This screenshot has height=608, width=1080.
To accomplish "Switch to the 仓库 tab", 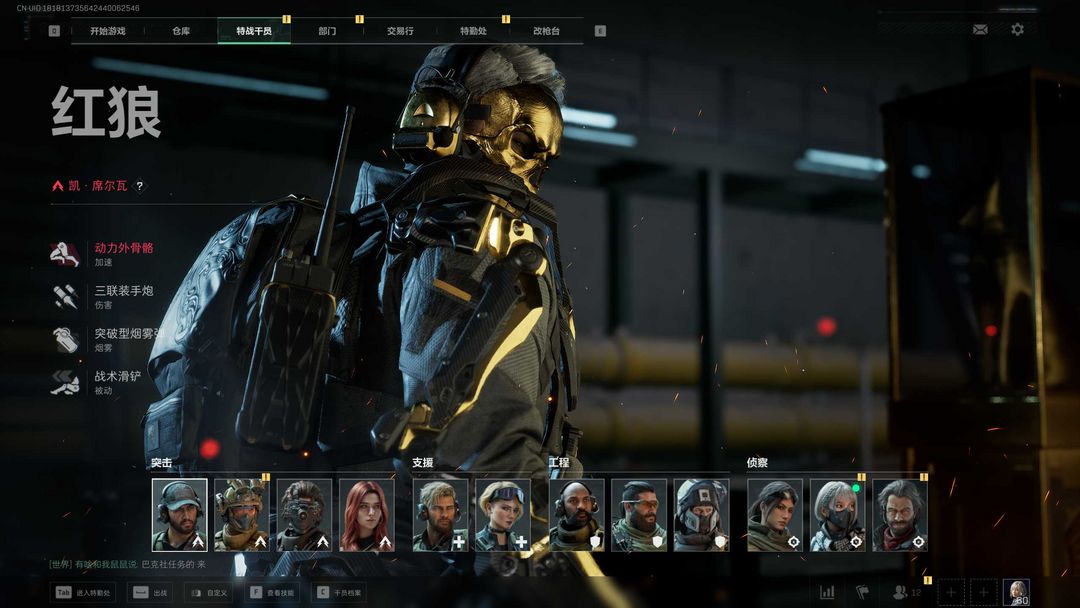I will [x=181, y=31].
